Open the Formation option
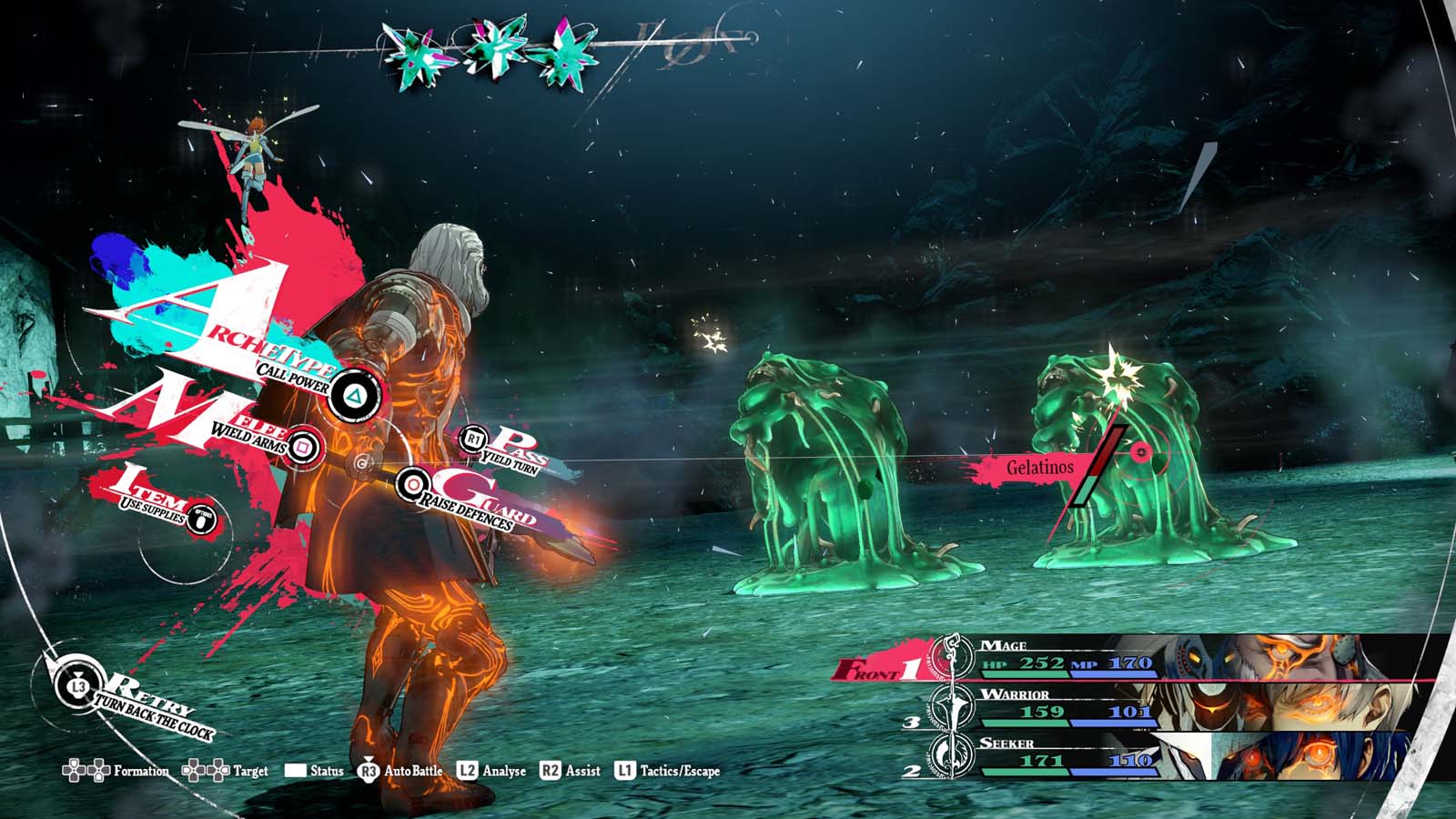 pos(116,771)
